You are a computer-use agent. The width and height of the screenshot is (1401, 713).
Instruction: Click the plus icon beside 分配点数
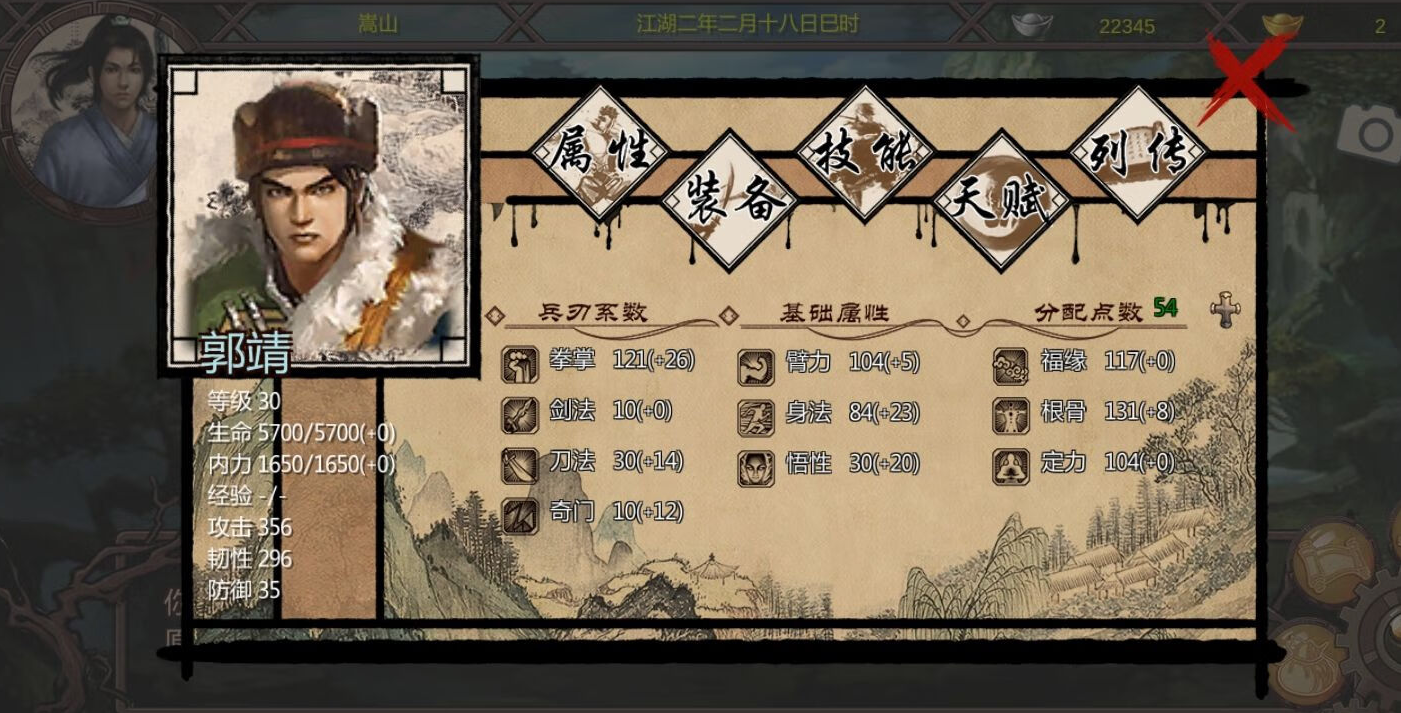pyautogui.click(x=1225, y=311)
